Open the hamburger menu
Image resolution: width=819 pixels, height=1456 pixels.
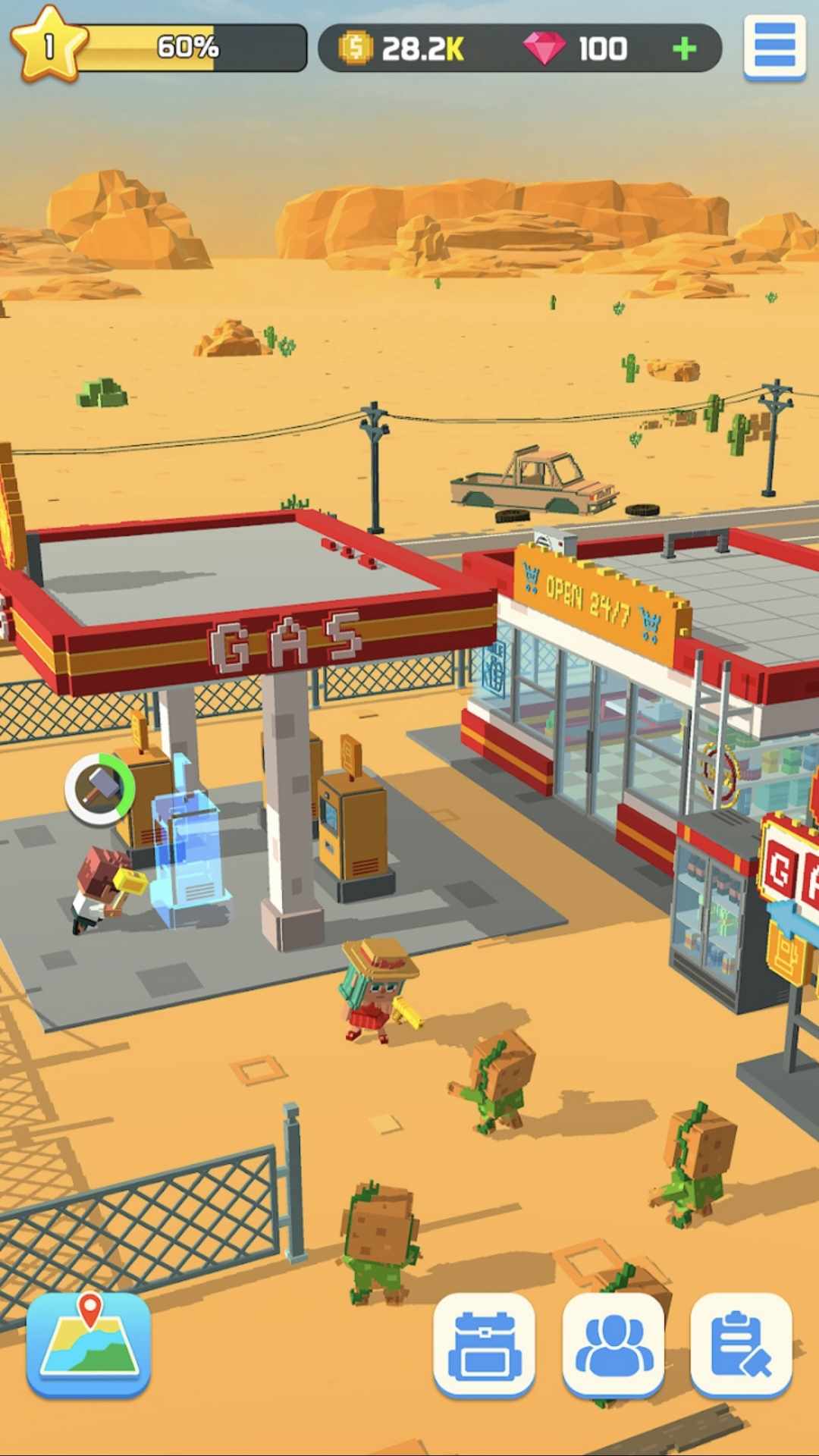(x=774, y=47)
